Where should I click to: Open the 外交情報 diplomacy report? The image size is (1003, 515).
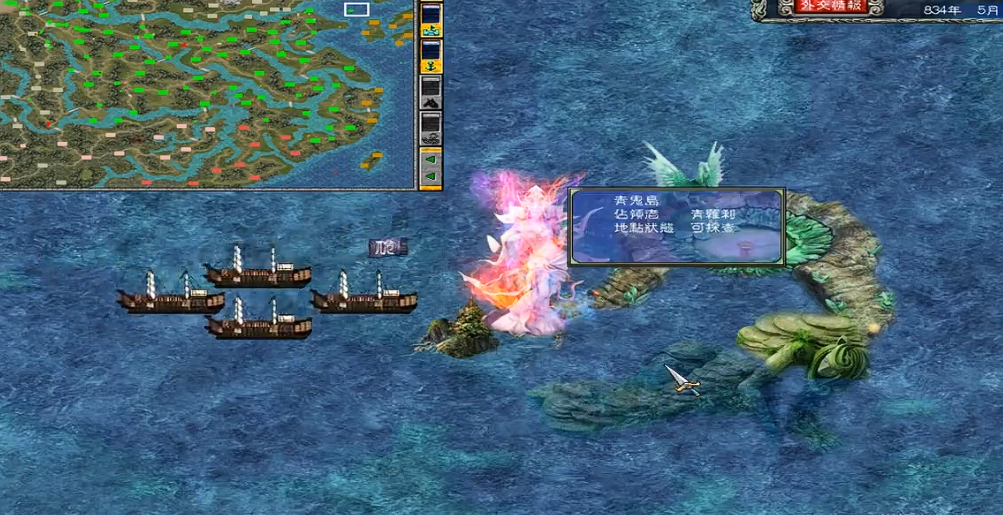[x=819, y=8]
